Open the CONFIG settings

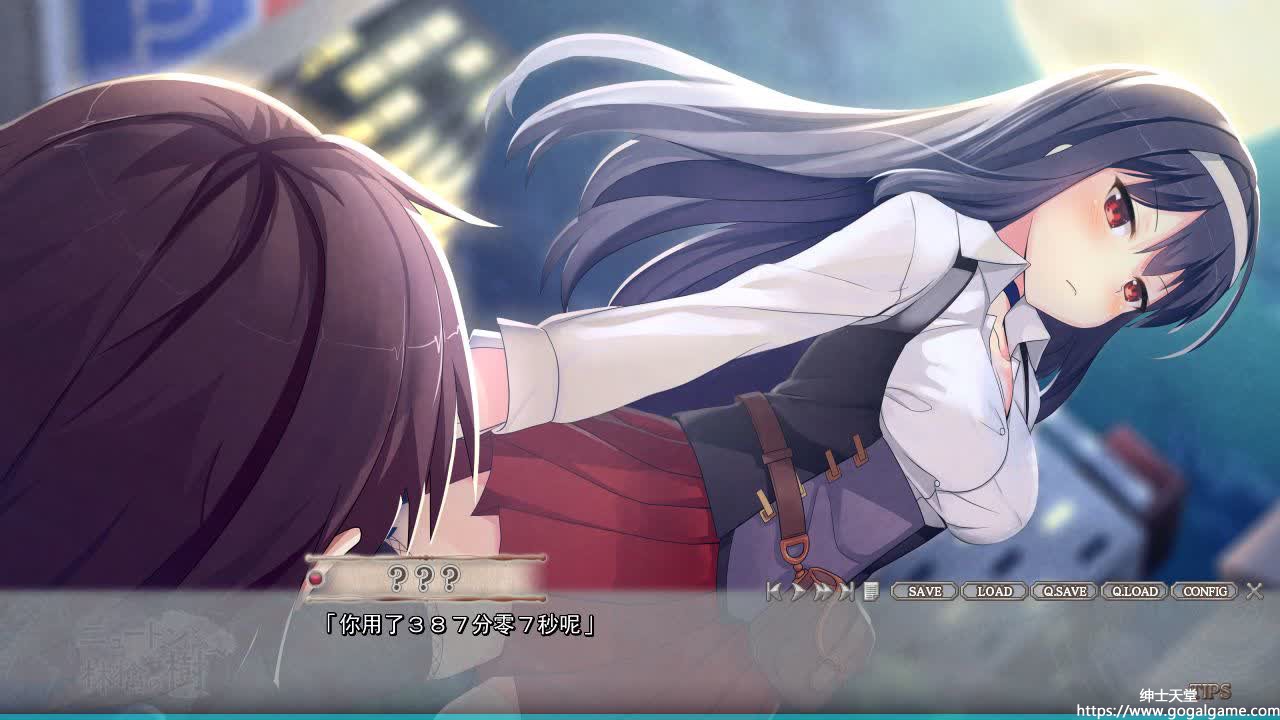coord(1205,591)
